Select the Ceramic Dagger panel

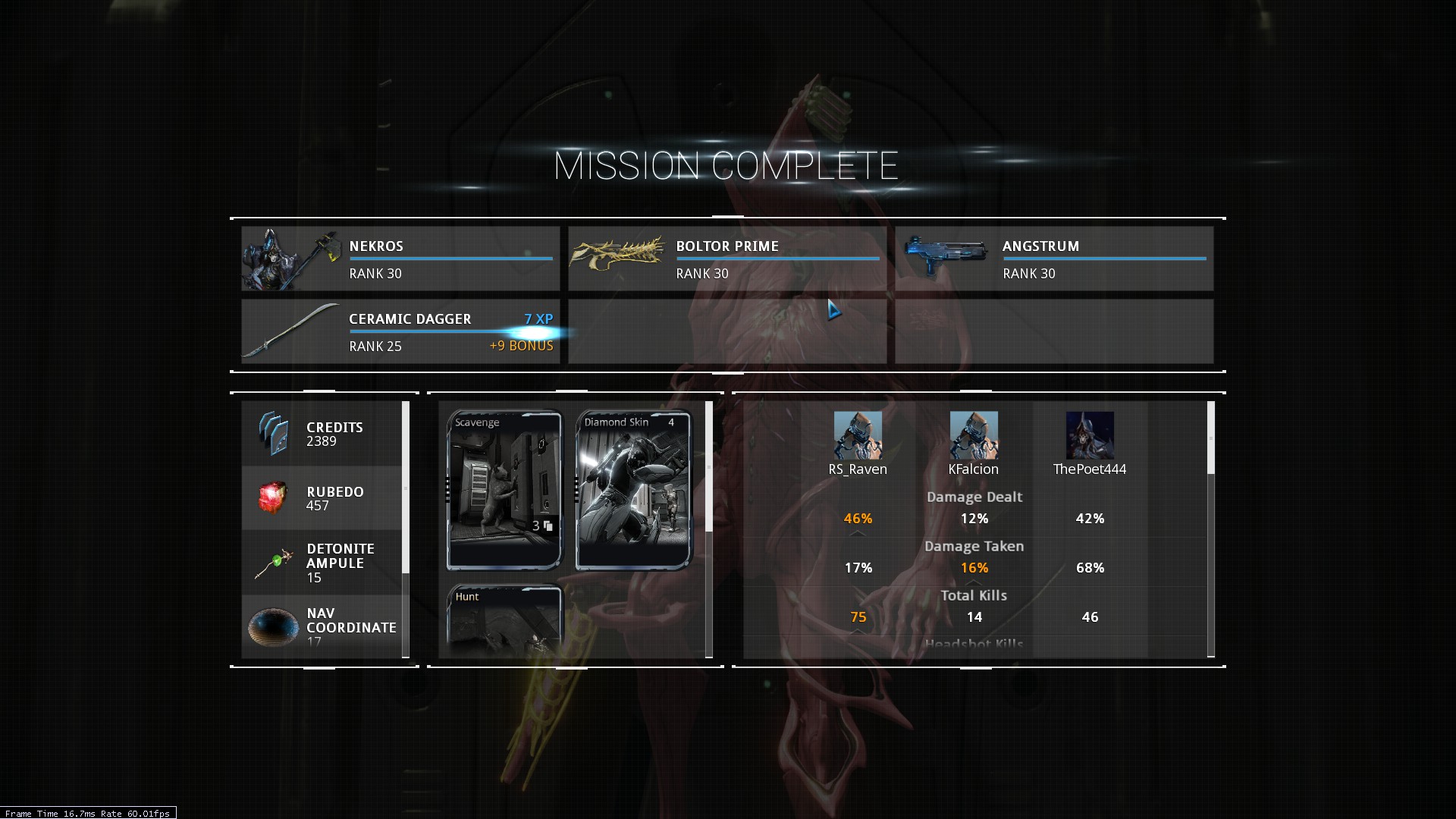pyautogui.click(x=400, y=331)
